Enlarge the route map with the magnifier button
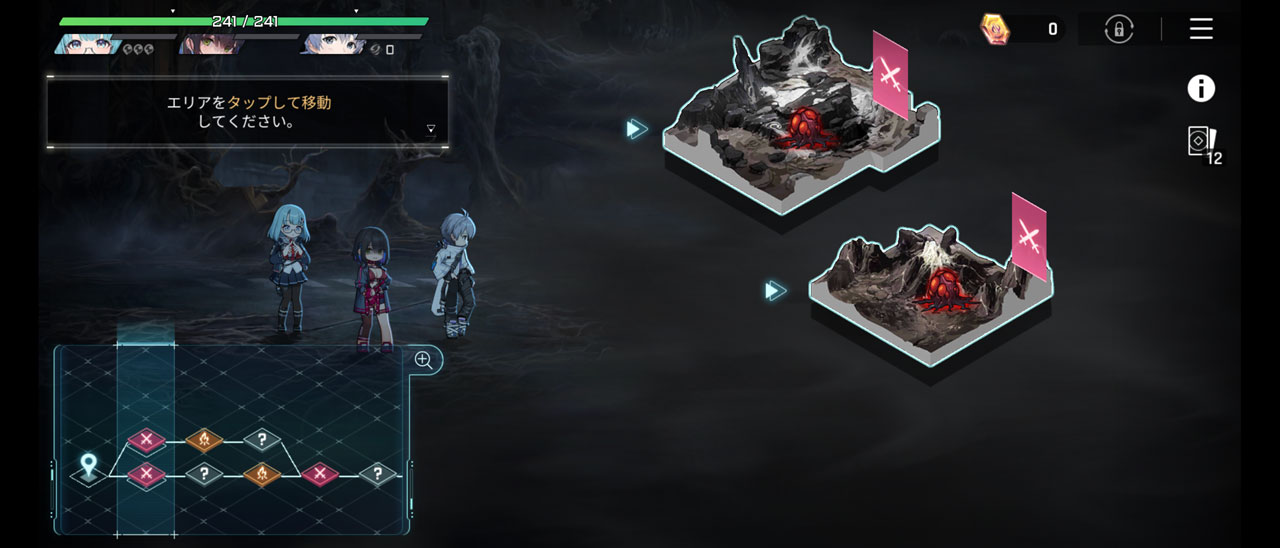 [424, 361]
